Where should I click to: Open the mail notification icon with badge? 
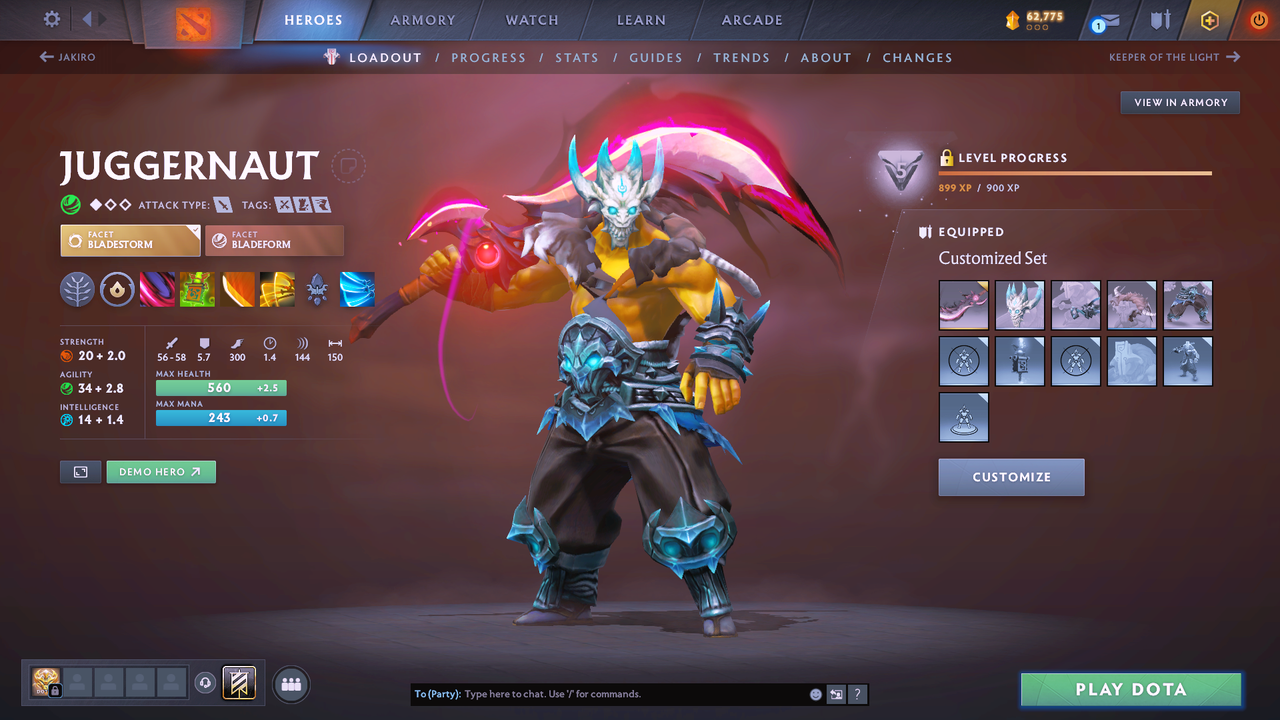coord(1103,20)
